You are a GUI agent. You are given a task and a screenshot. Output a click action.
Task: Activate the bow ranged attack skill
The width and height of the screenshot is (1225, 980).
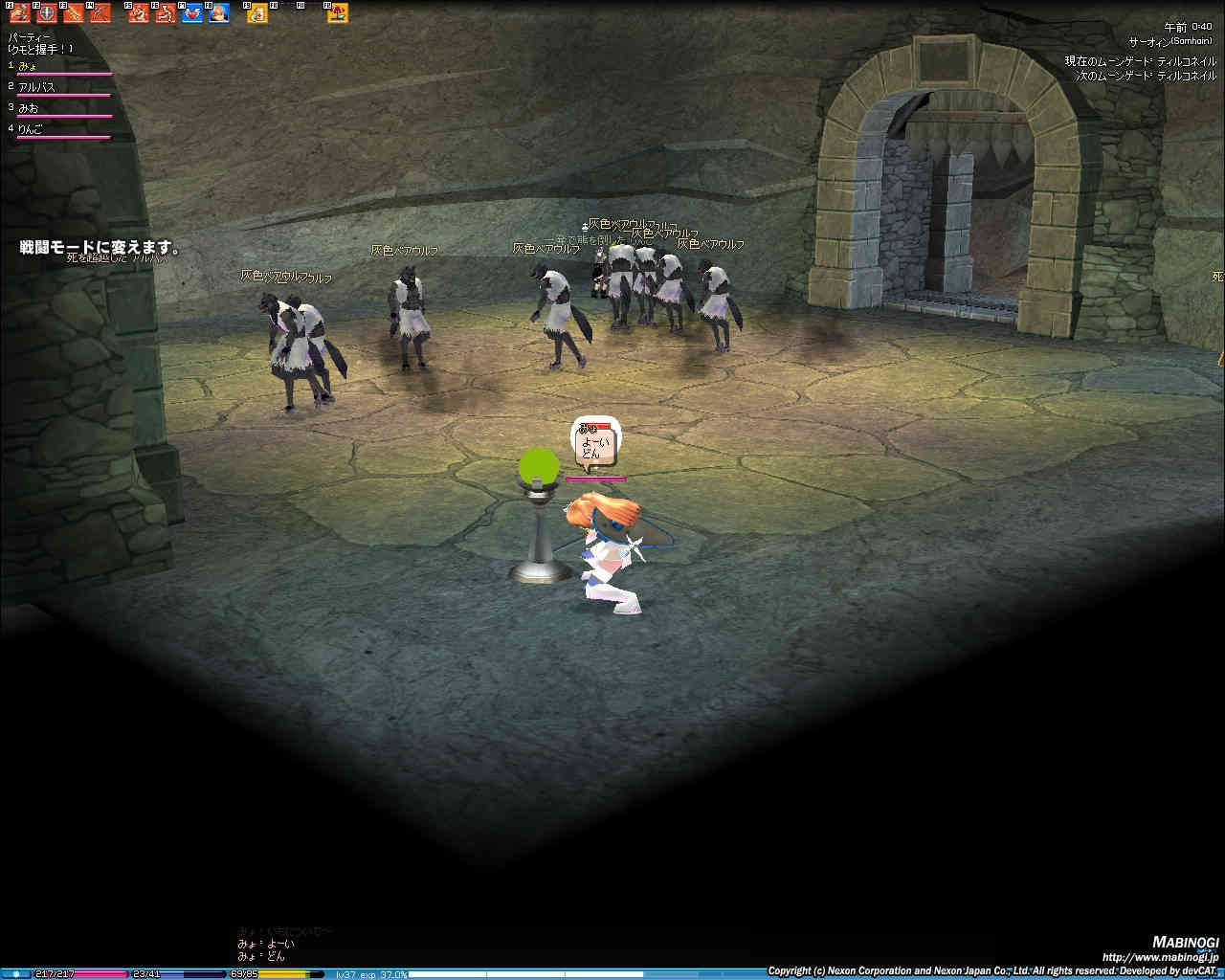coord(100,13)
